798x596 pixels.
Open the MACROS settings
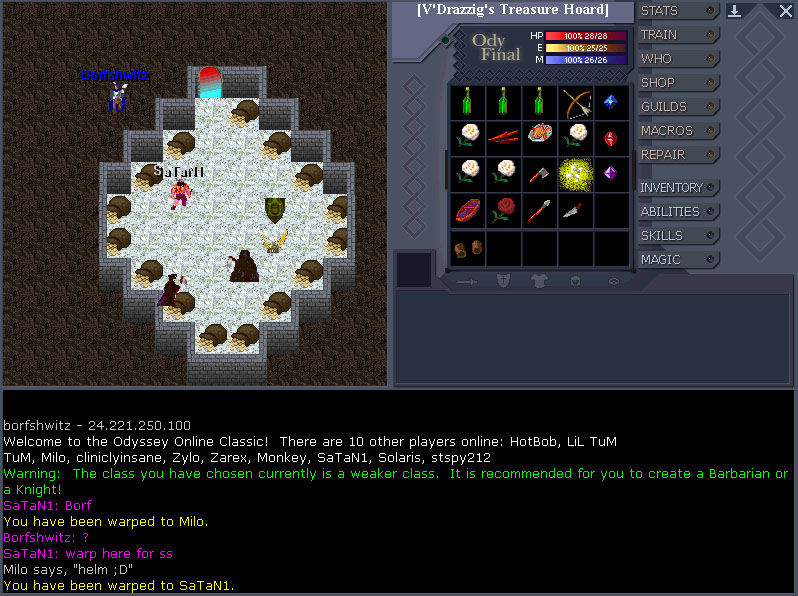679,131
